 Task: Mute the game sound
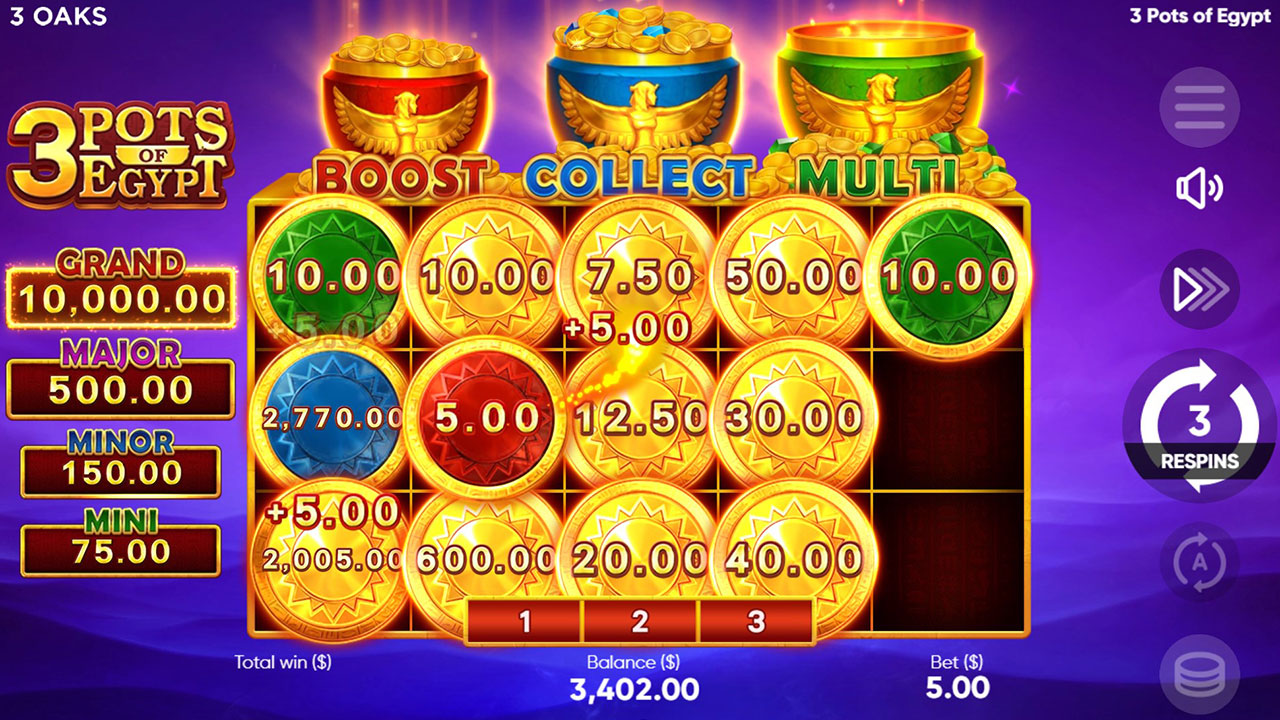point(1199,187)
